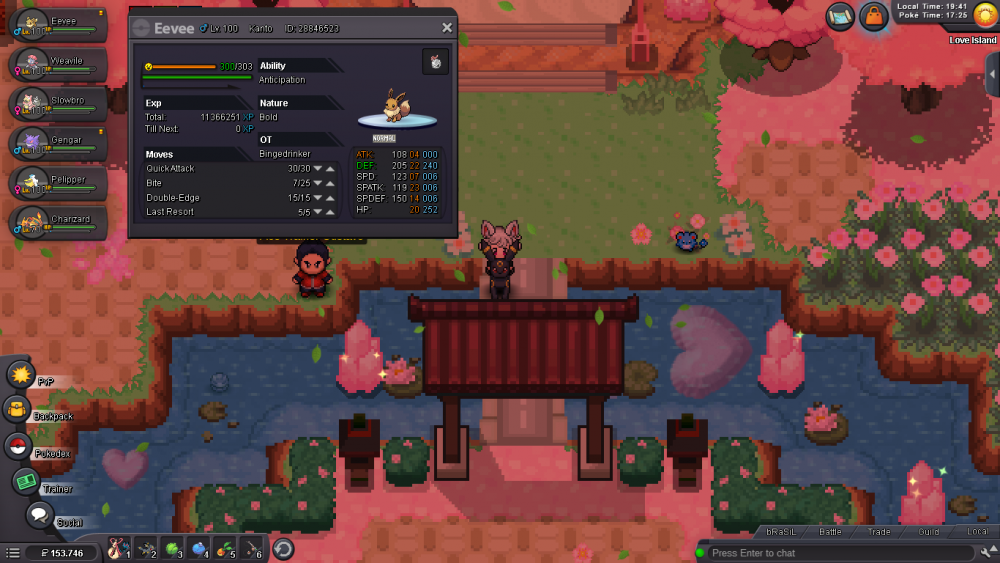Select Pelipper in the party list
Viewport: 1000px width, 563px height.
point(59,183)
